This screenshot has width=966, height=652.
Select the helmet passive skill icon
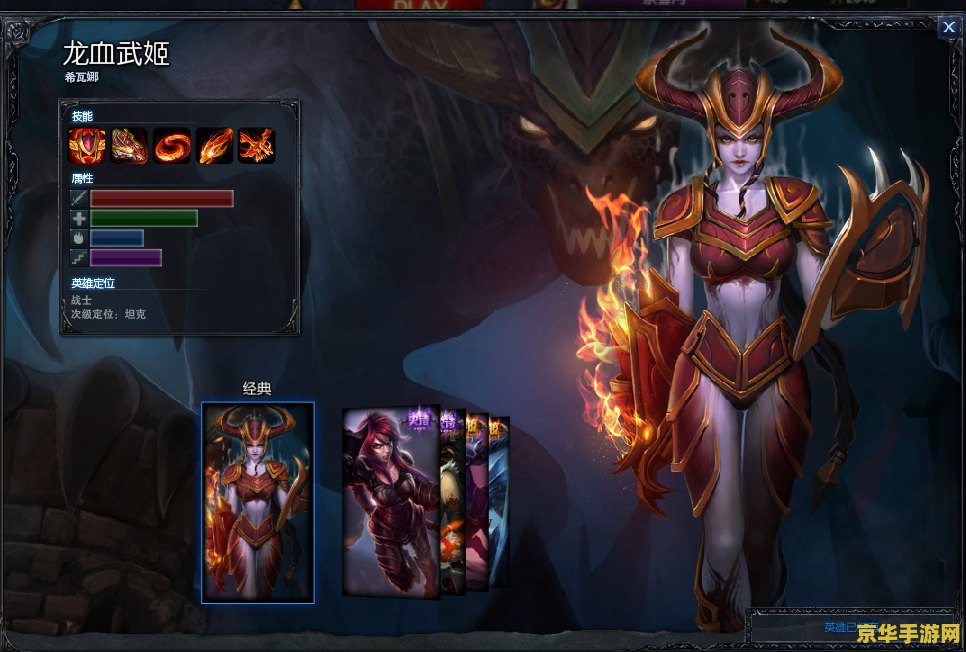pos(87,146)
